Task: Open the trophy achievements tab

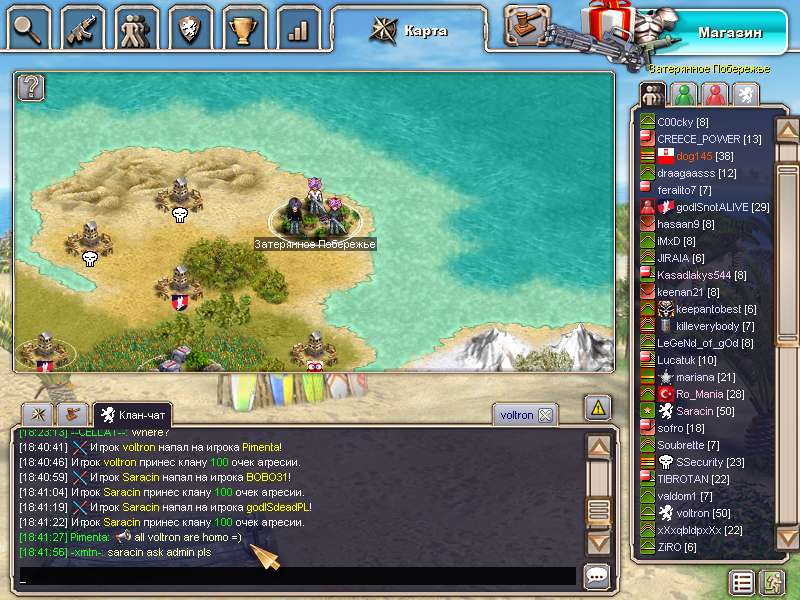Action: pyautogui.click(x=244, y=27)
